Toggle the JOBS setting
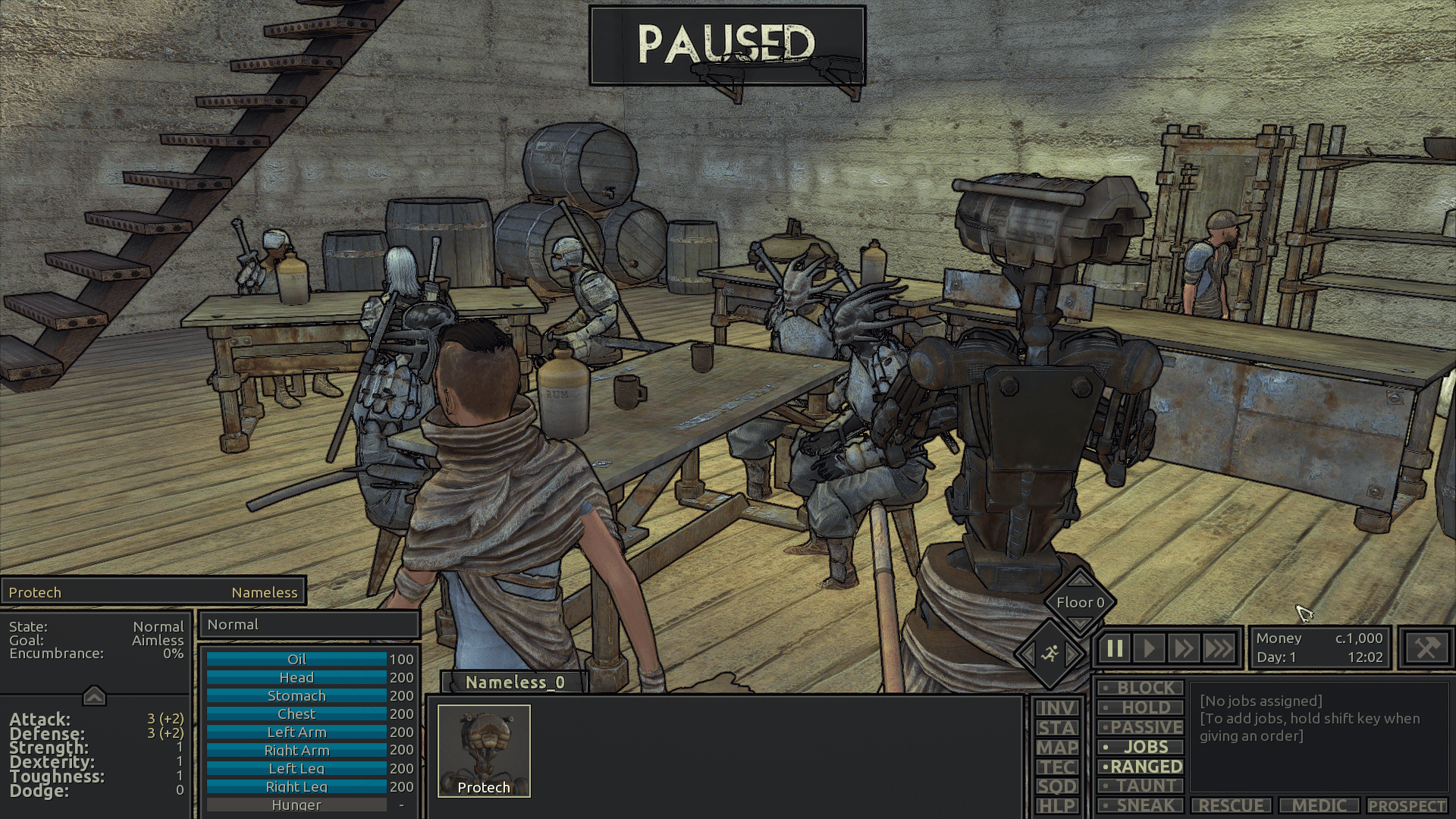1456x819 pixels. (1140, 747)
